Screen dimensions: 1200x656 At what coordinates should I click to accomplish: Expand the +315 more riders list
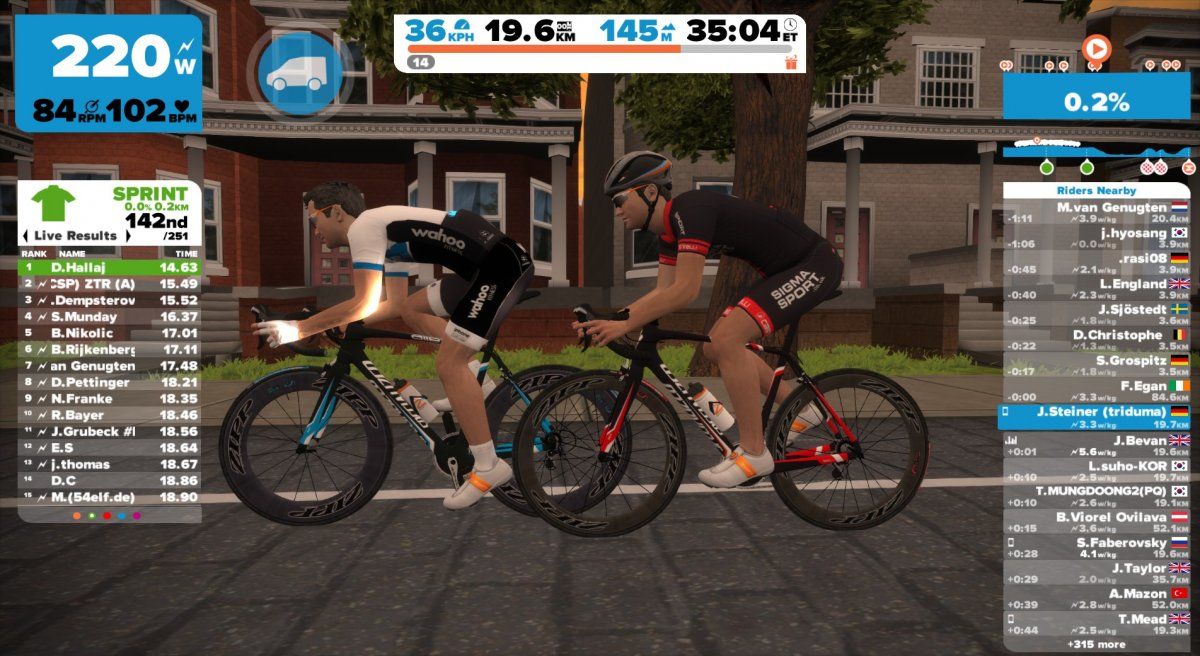pyautogui.click(x=1099, y=643)
